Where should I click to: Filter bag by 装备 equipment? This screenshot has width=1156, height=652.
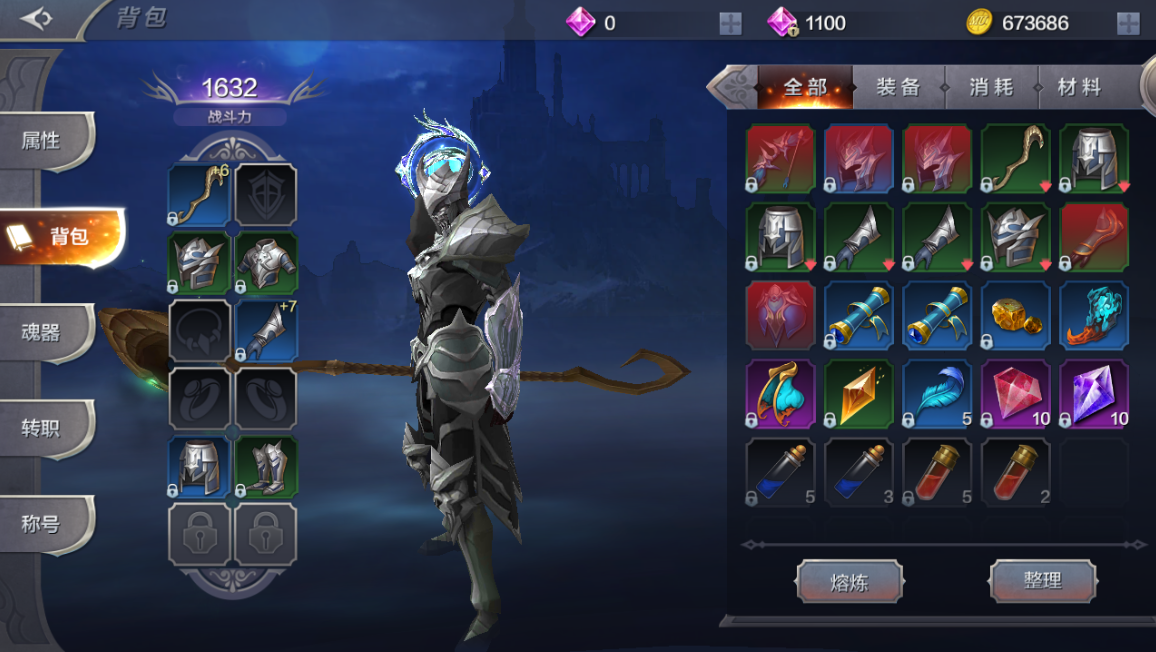click(898, 88)
